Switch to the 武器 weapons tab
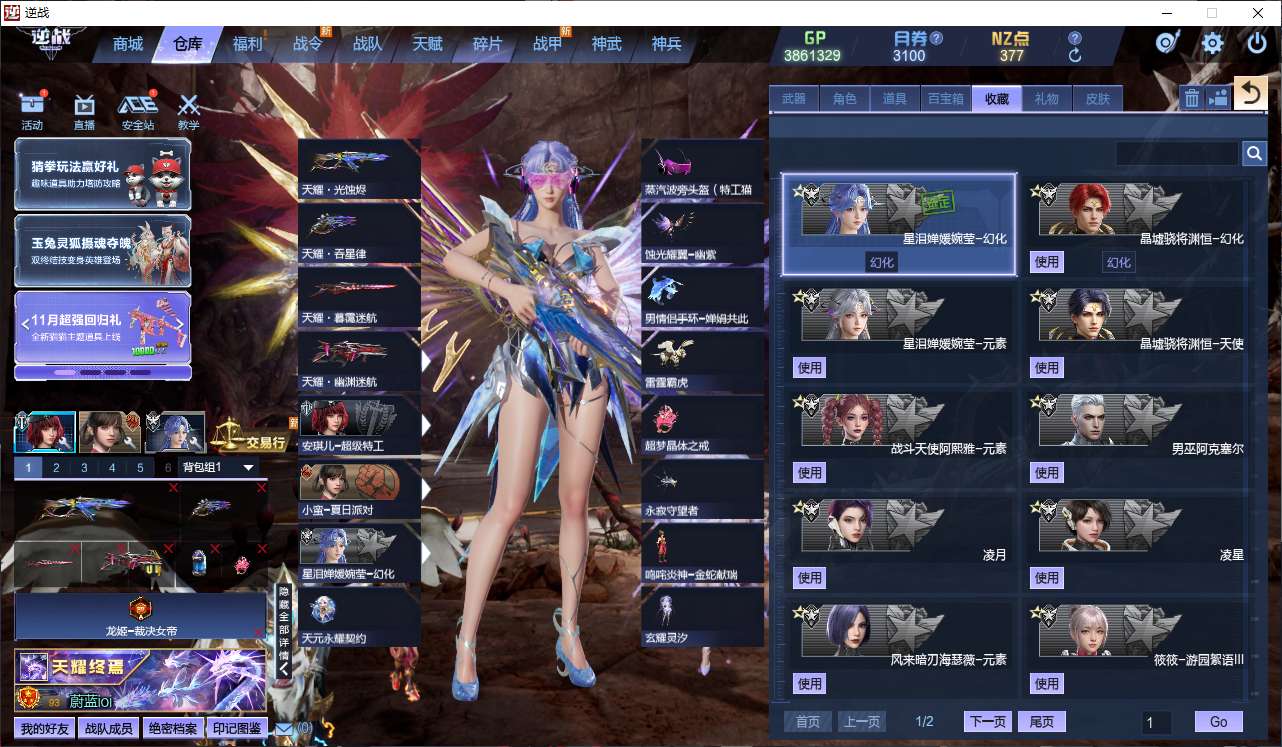This screenshot has width=1282, height=747. (793, 98)
